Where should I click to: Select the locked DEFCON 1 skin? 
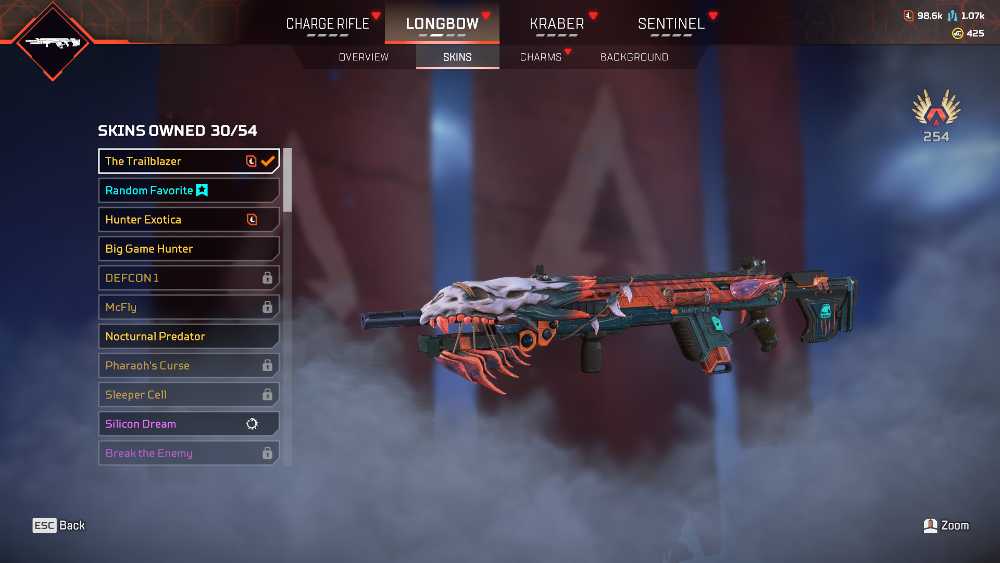[188, 277]
